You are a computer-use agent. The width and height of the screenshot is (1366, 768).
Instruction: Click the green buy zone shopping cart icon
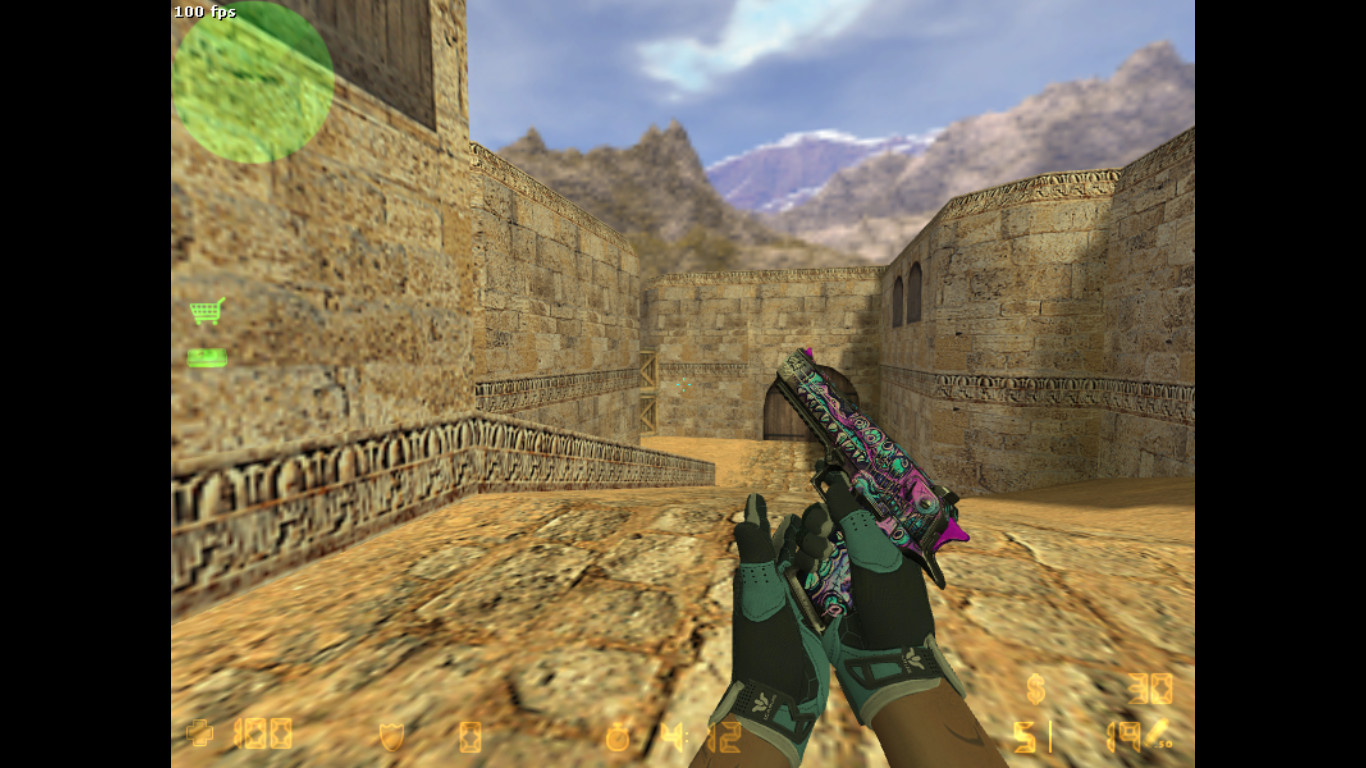(x=206, y=312)
